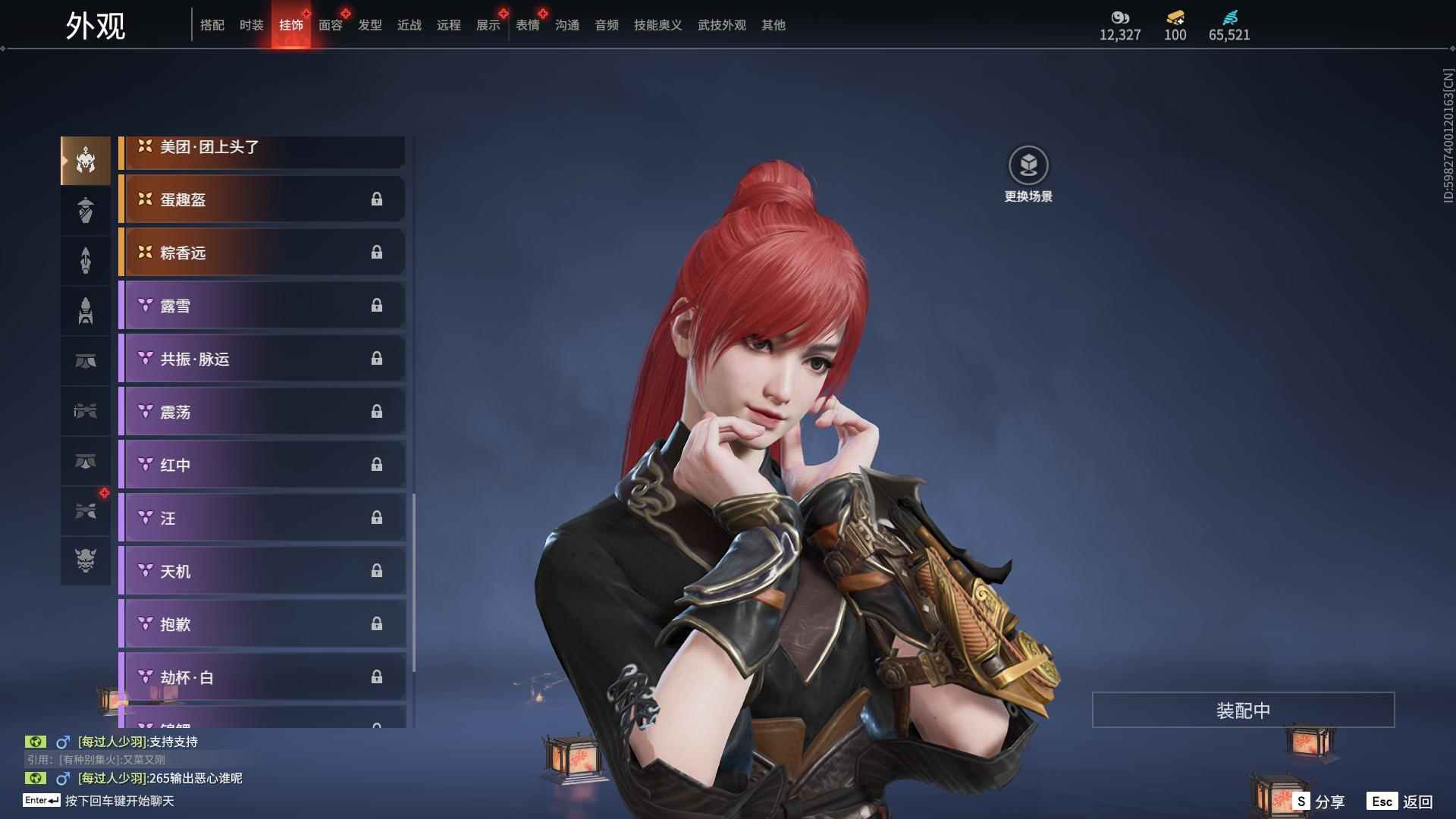
Task: Click 返回 to go back
Action: tap(1401, 801)
